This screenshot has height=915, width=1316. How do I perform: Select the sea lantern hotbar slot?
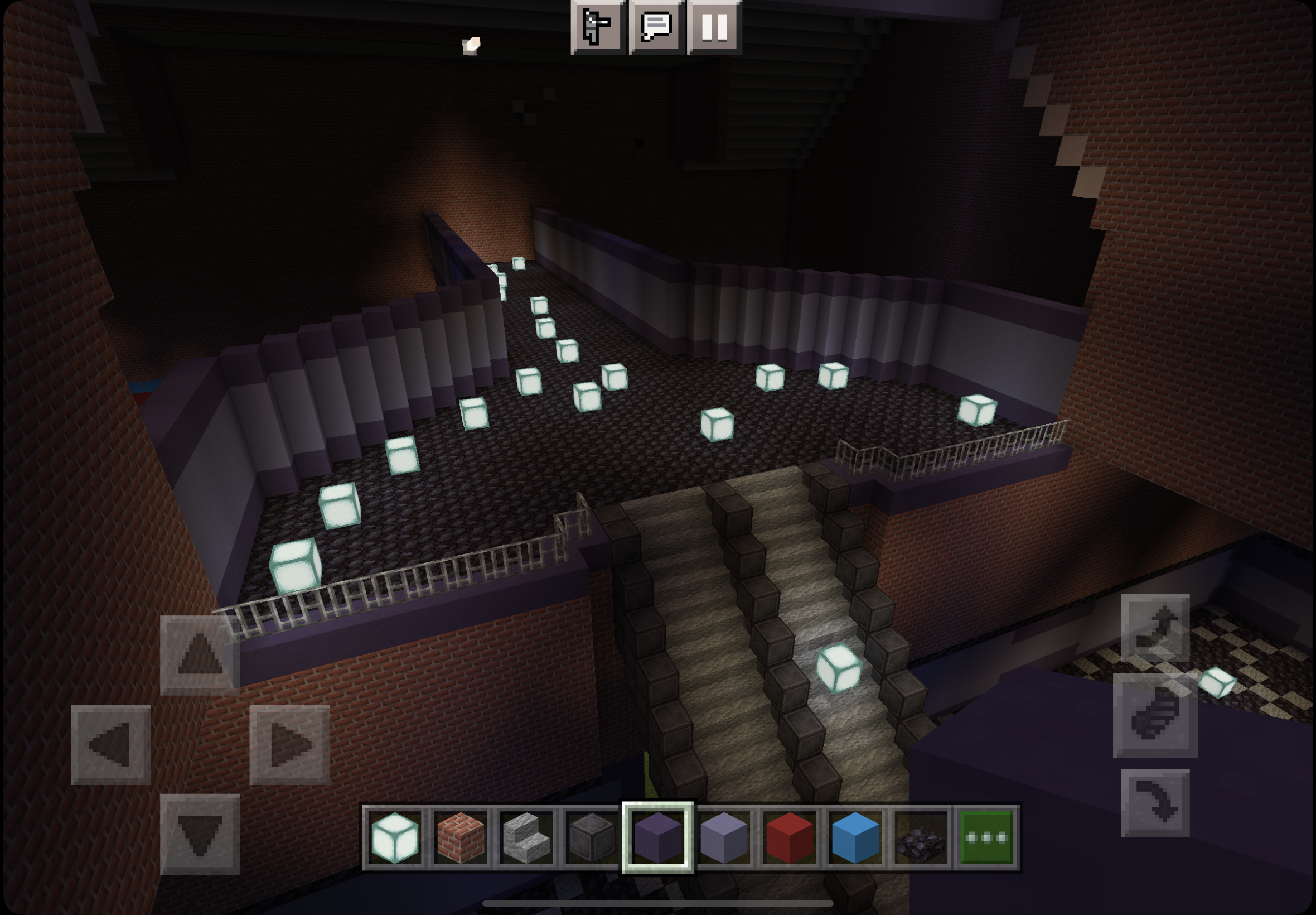pyautogui.click(x=395, y=837)
